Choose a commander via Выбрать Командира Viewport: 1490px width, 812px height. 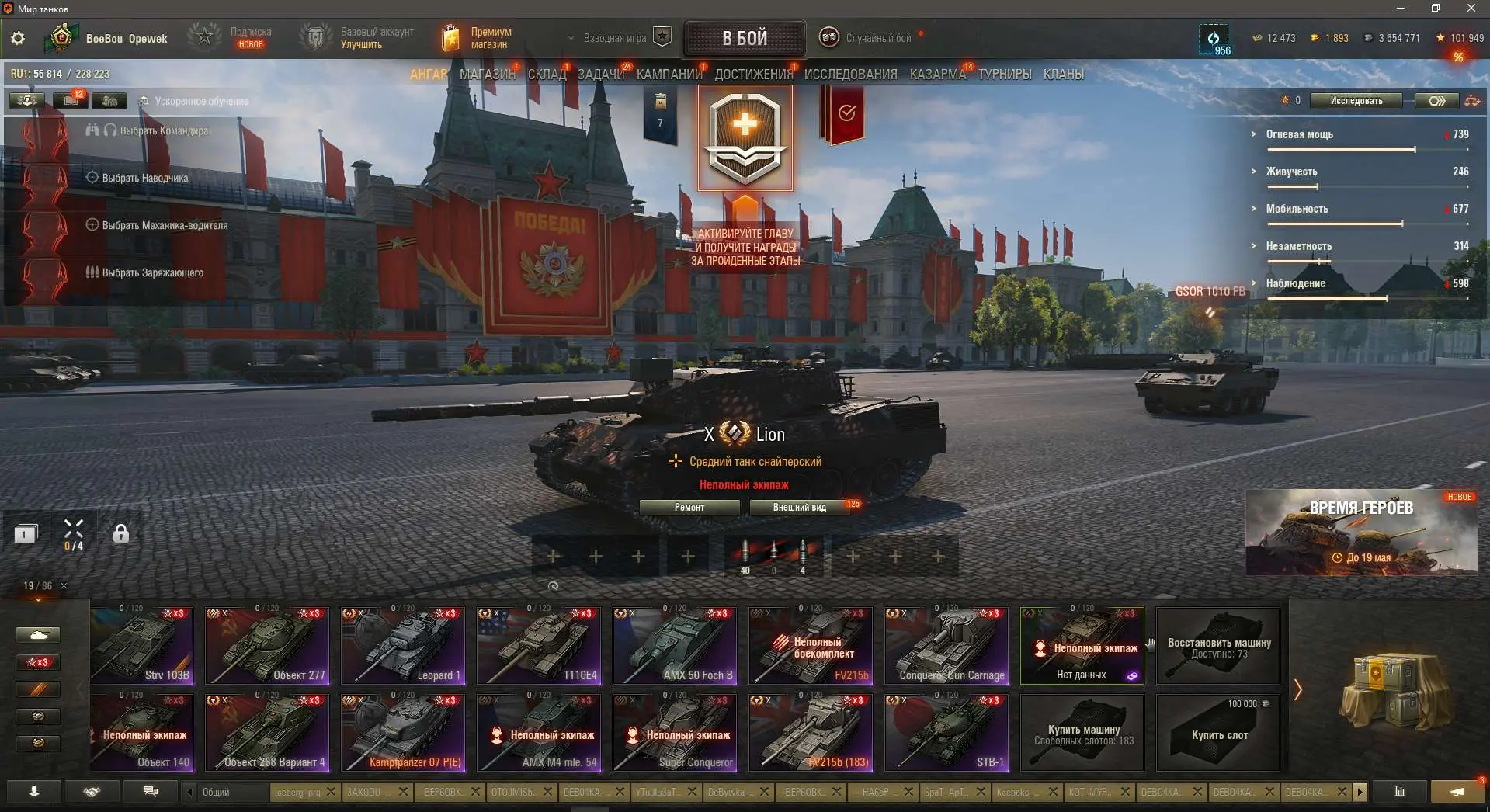pyautogui.click(x=163, y=130)
